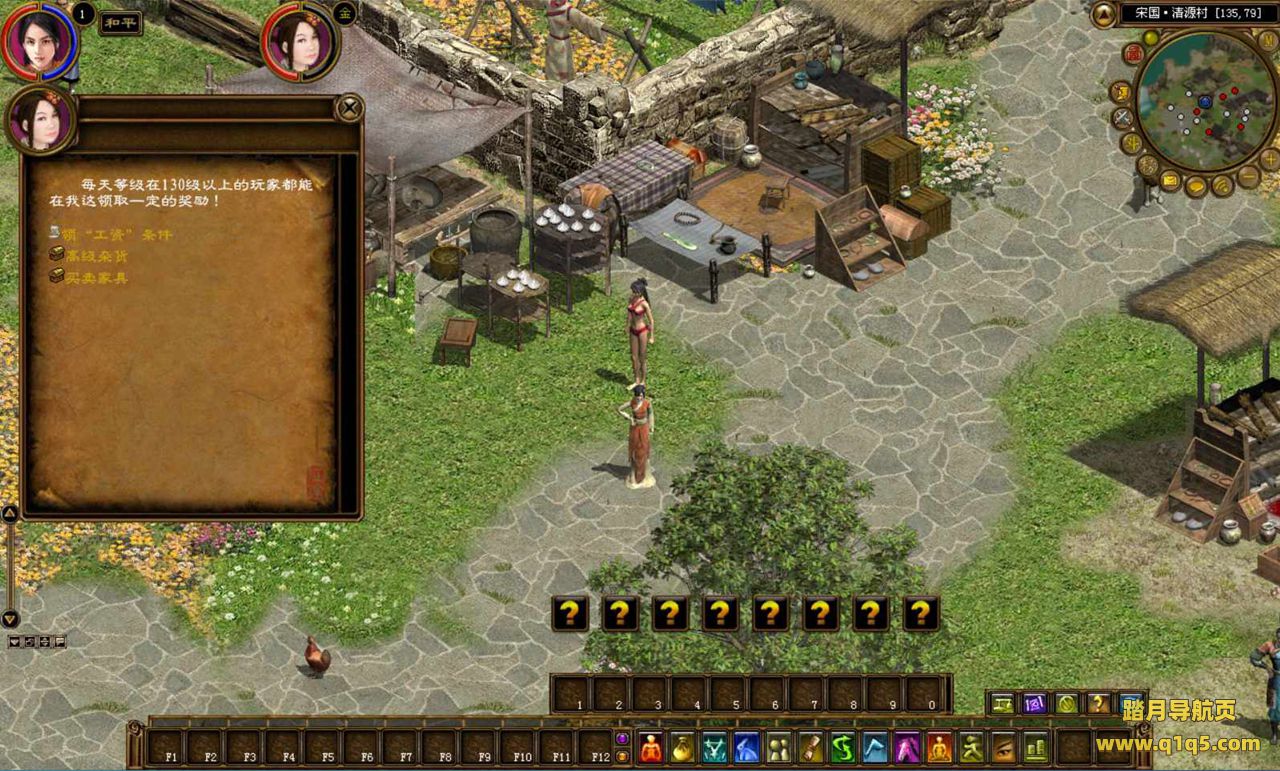Zoom out the minimap with minus button
1280x771 pixels.
1247,176
